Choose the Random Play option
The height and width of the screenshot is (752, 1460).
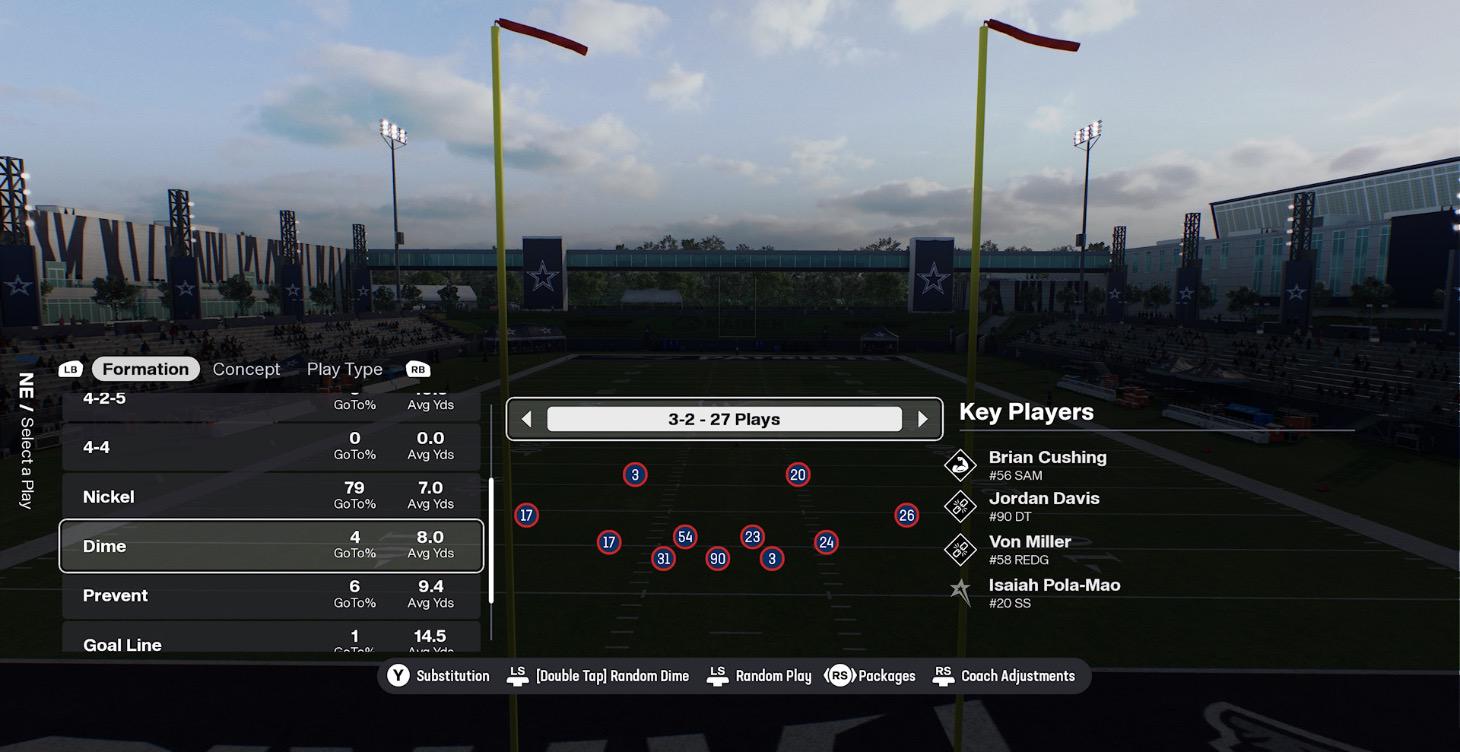pos(759,676)
